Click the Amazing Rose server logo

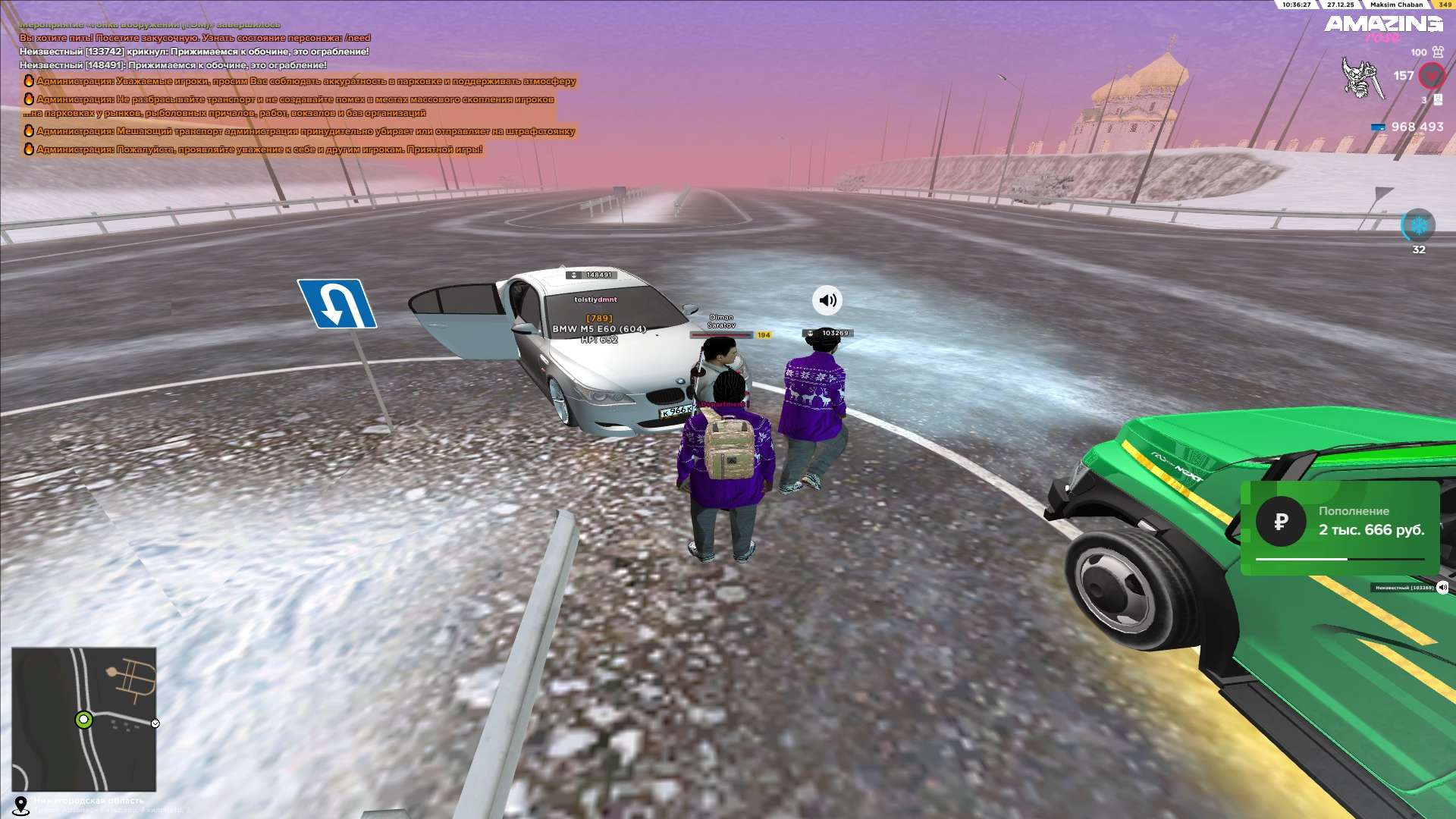pos(1383,27)
